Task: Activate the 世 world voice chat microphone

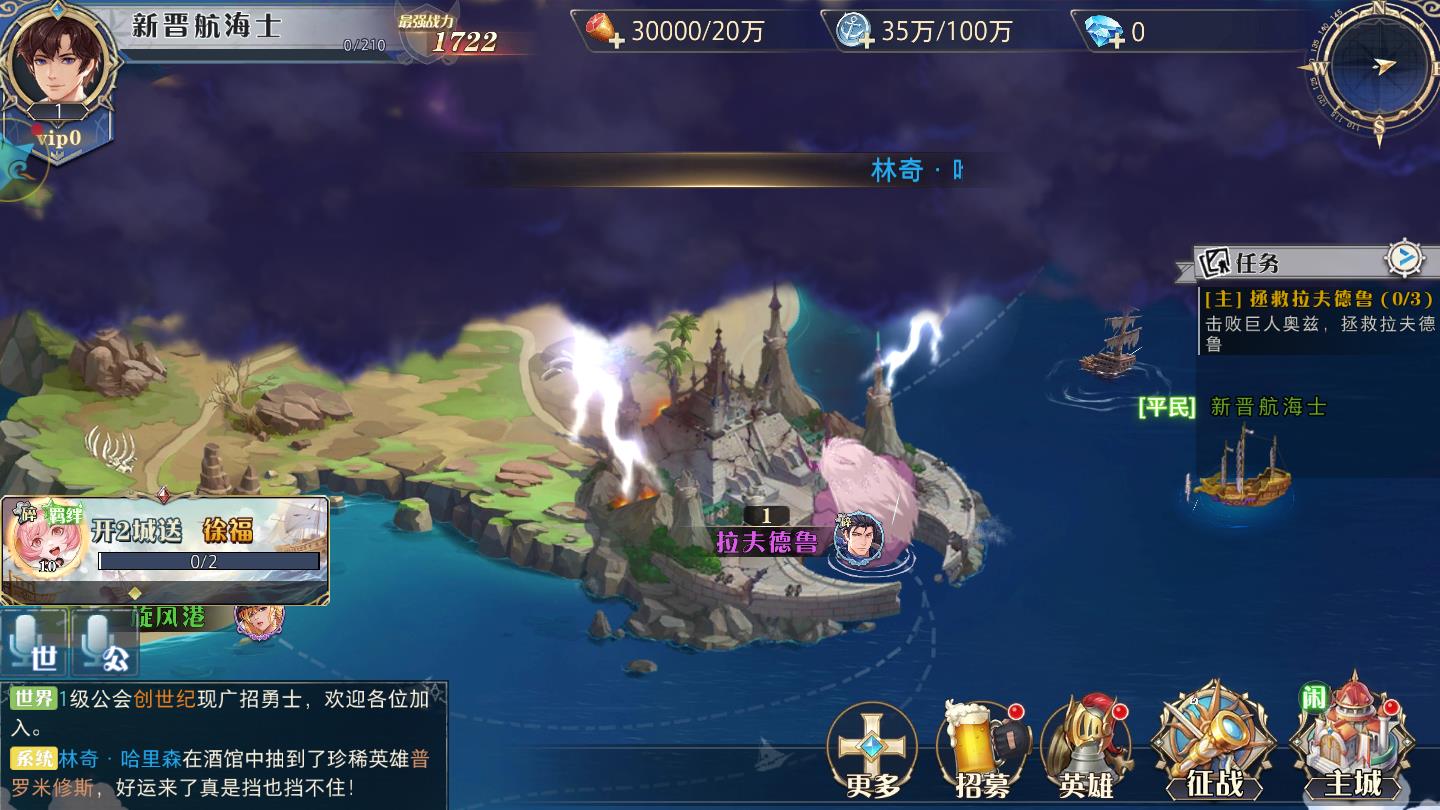Action: coord(34,643)
